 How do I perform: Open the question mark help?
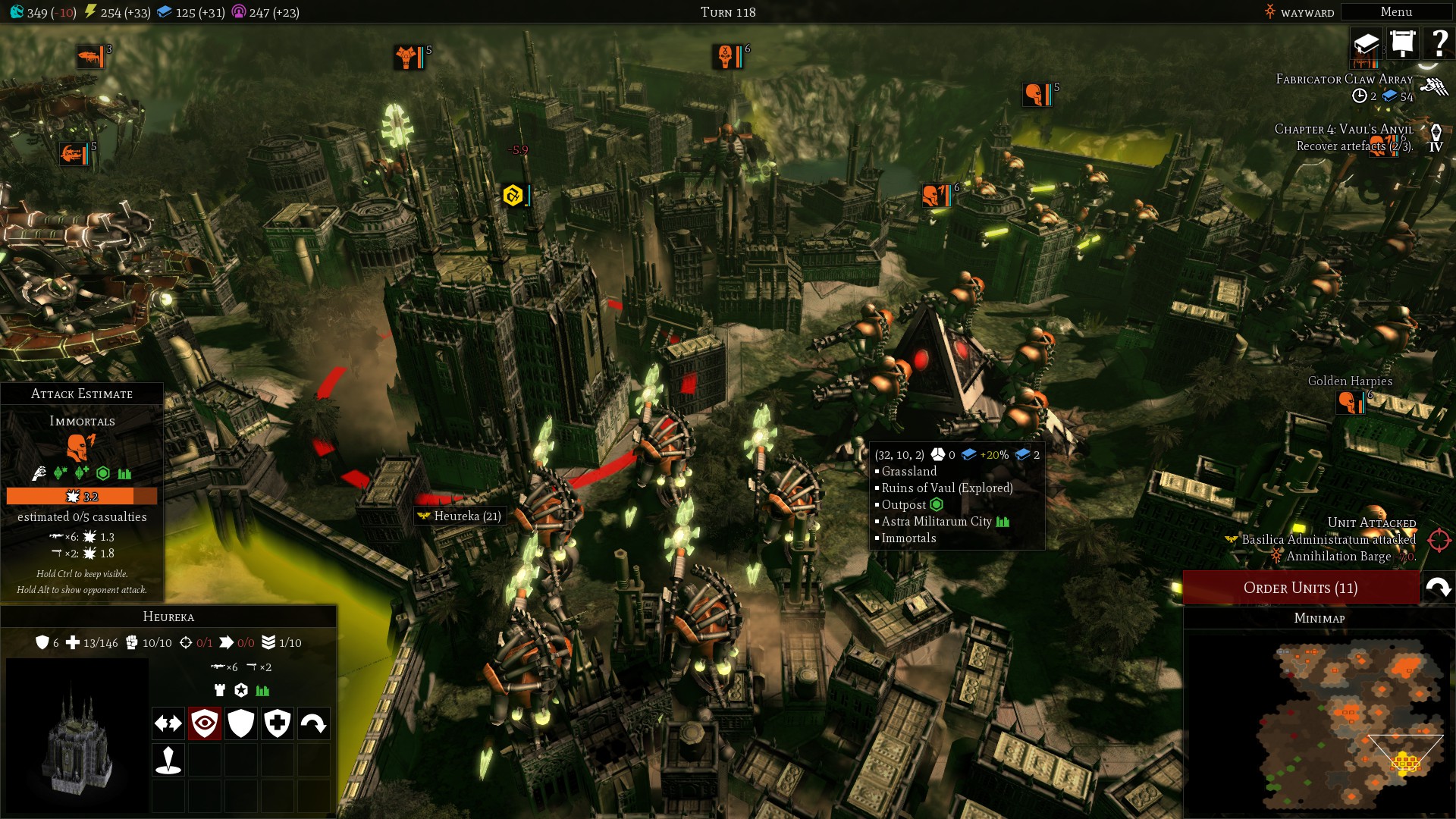(x=1439, y=43)
